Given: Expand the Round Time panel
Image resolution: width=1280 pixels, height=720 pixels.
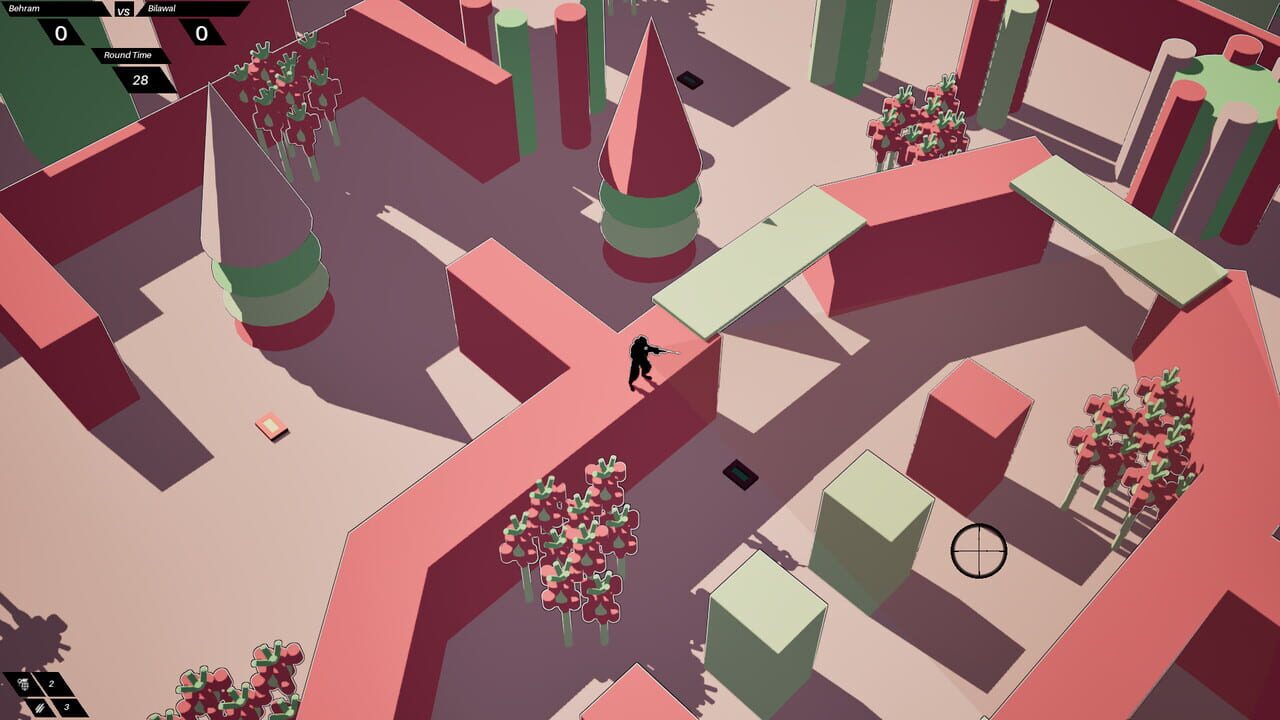Looking at the screenshot, I should click(127, 55).
